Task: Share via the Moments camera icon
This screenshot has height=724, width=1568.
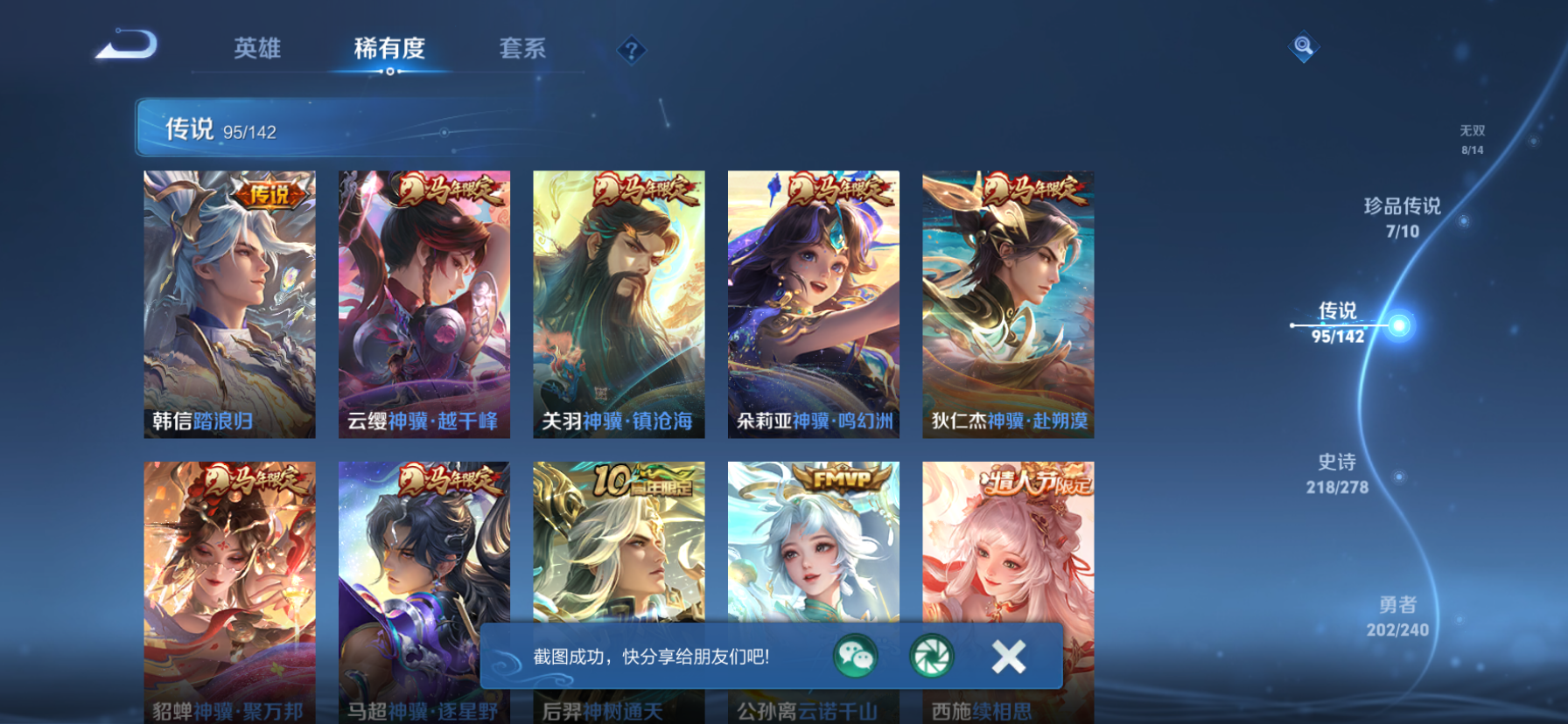Action: point(931,657)
